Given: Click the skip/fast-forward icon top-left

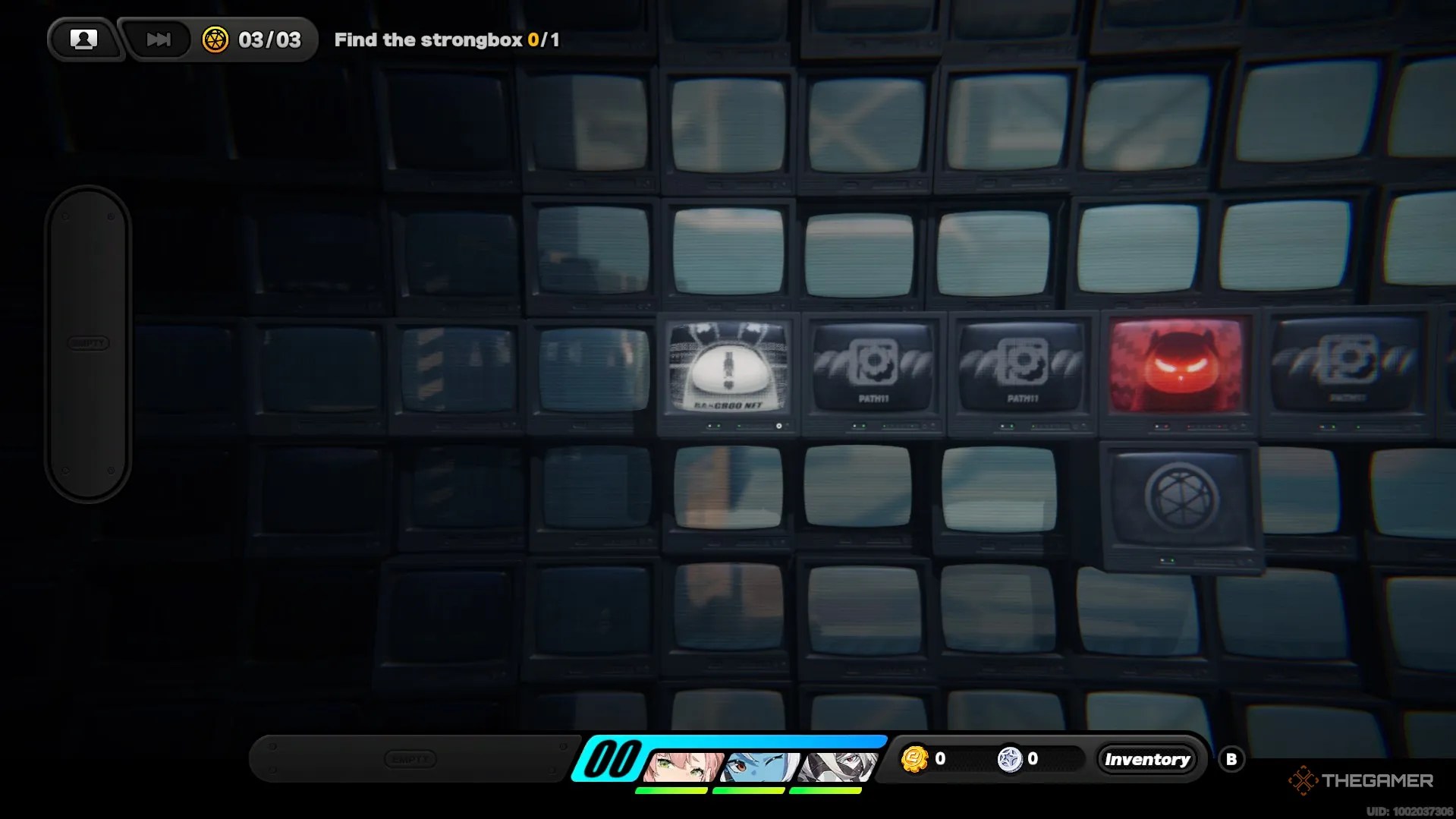Looking at the screenshot, I should click(157, 39).
